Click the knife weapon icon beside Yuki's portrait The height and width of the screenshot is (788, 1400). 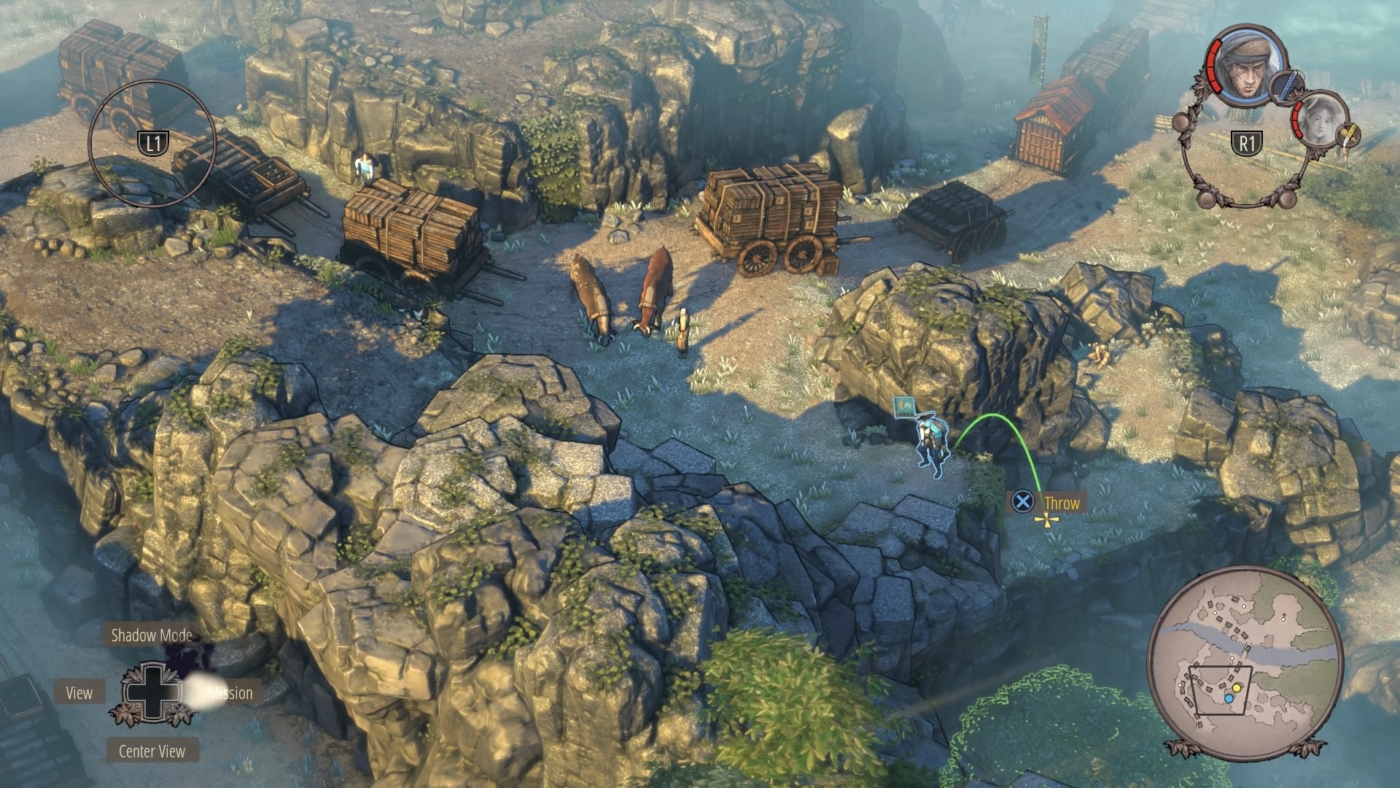pos(1346,136)
